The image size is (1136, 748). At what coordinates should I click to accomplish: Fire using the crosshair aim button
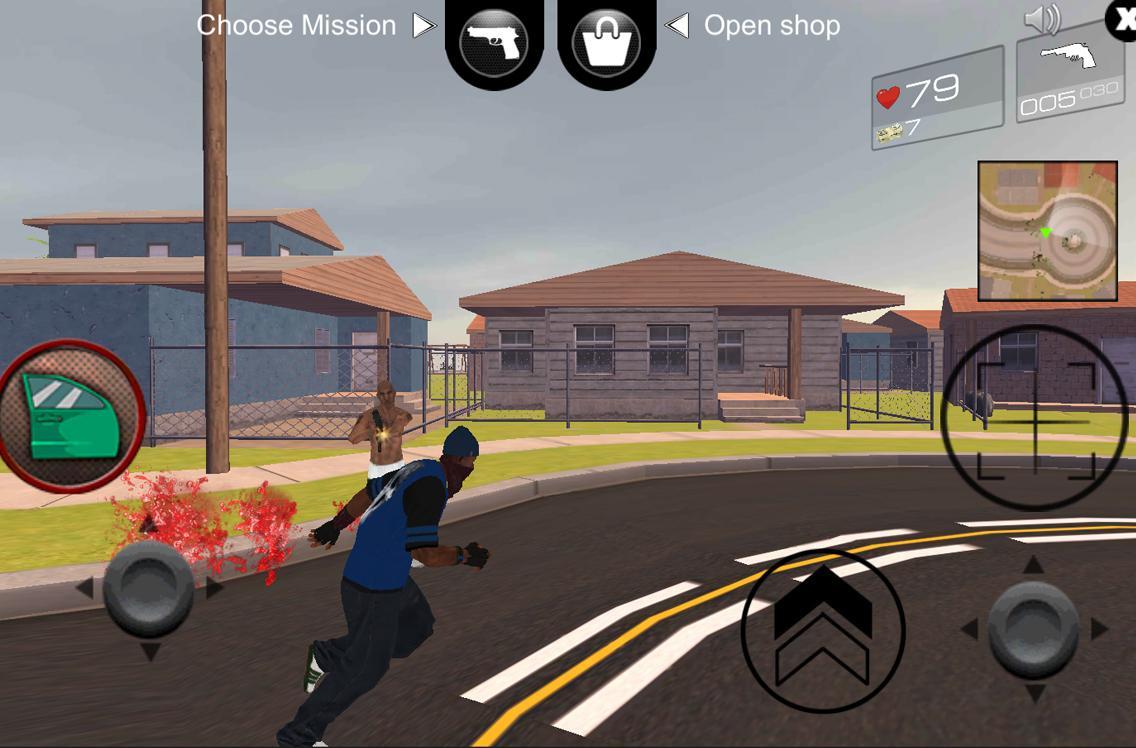coord(1035,420)
